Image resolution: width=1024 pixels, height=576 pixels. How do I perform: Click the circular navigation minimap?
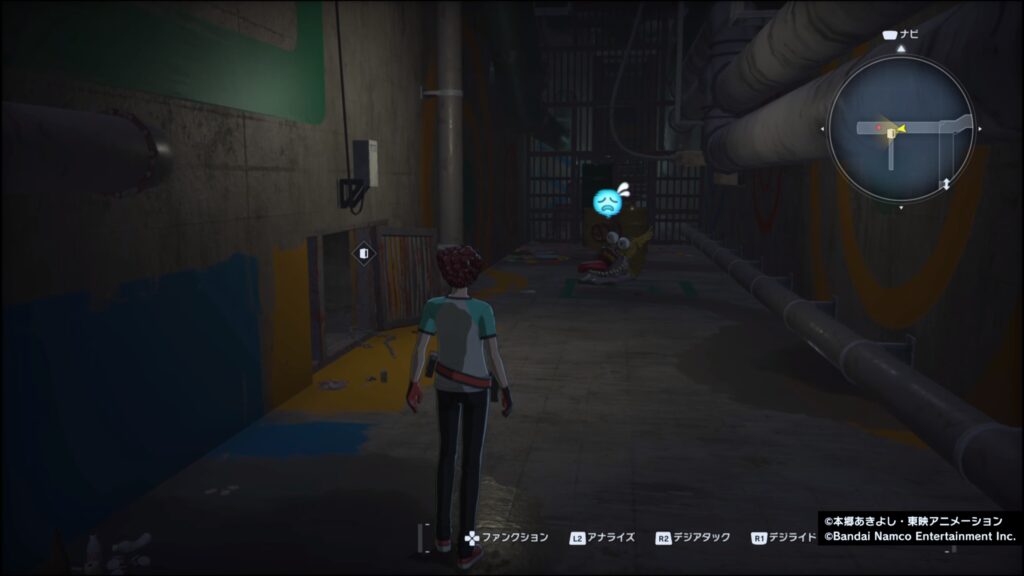(901, 128)
